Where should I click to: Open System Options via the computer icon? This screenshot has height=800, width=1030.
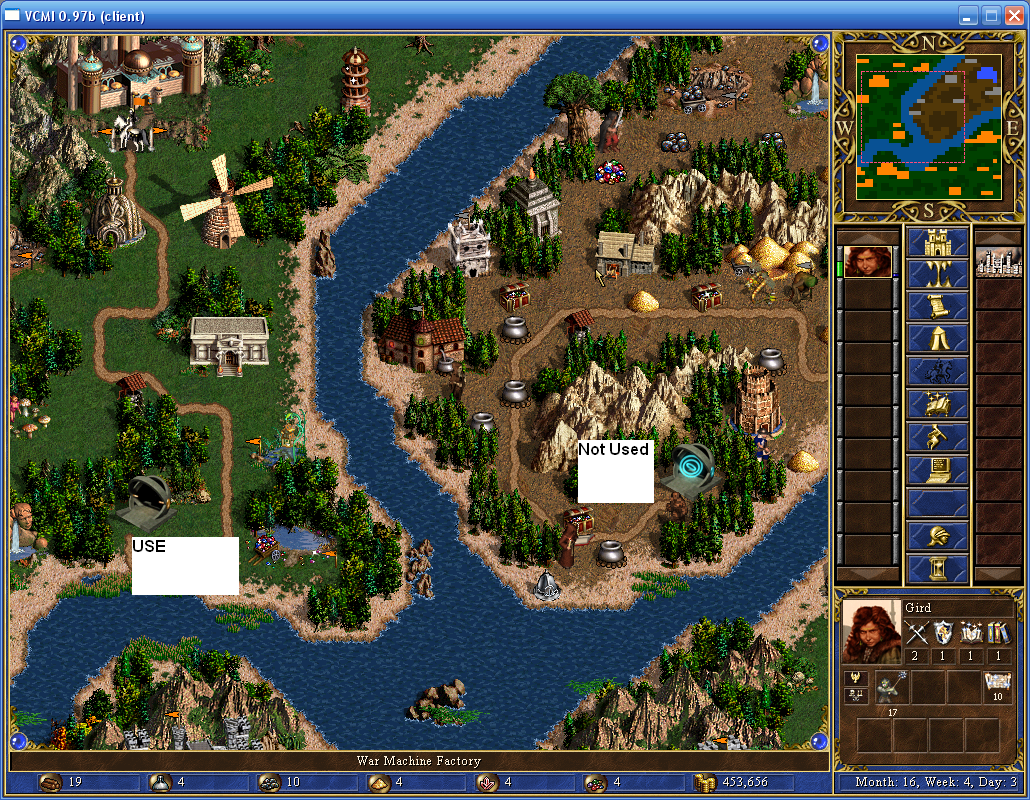[937, 469]
